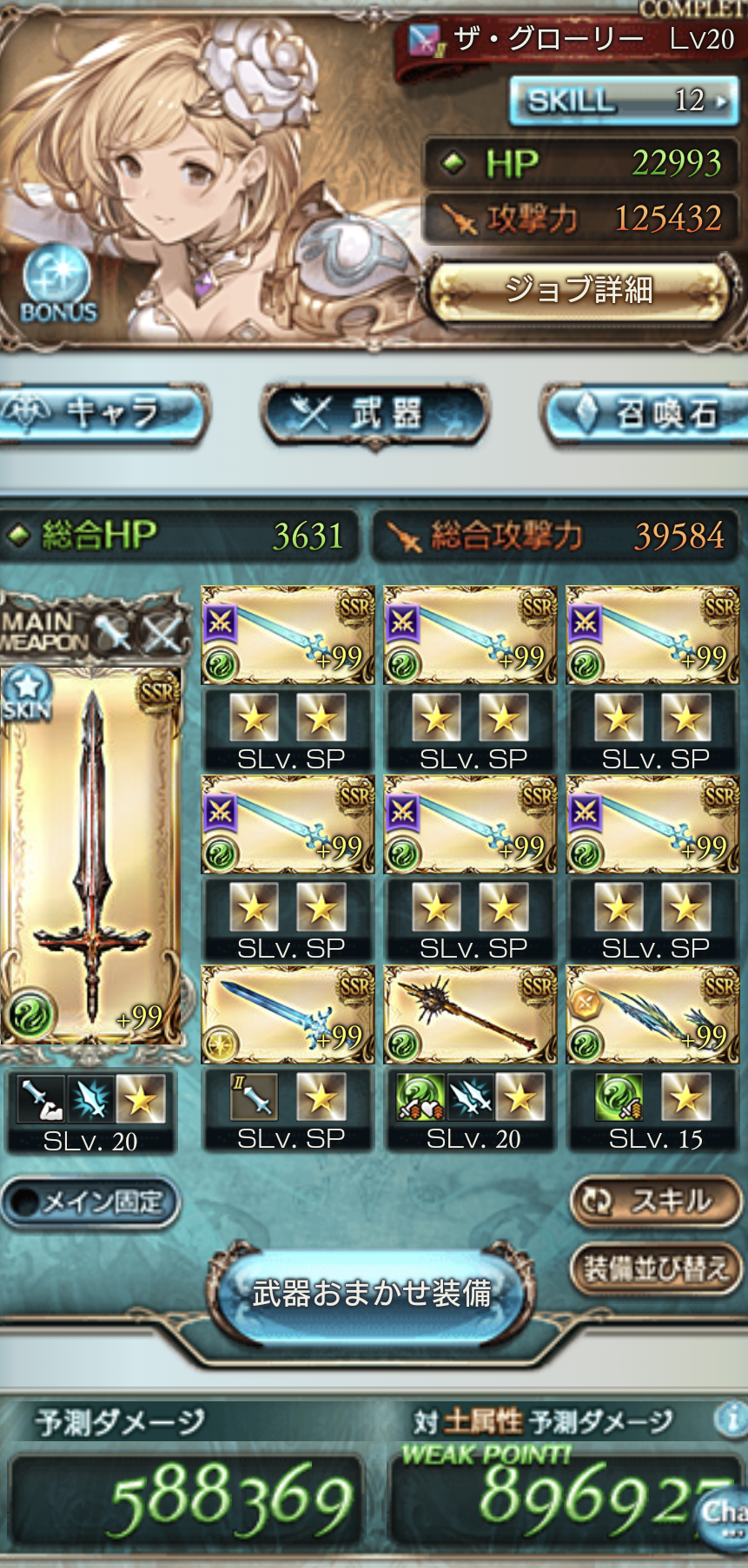Select the dark blue sword weapon slot
The height and width of the screenshot is (1568, 748).
(288, 1014)
